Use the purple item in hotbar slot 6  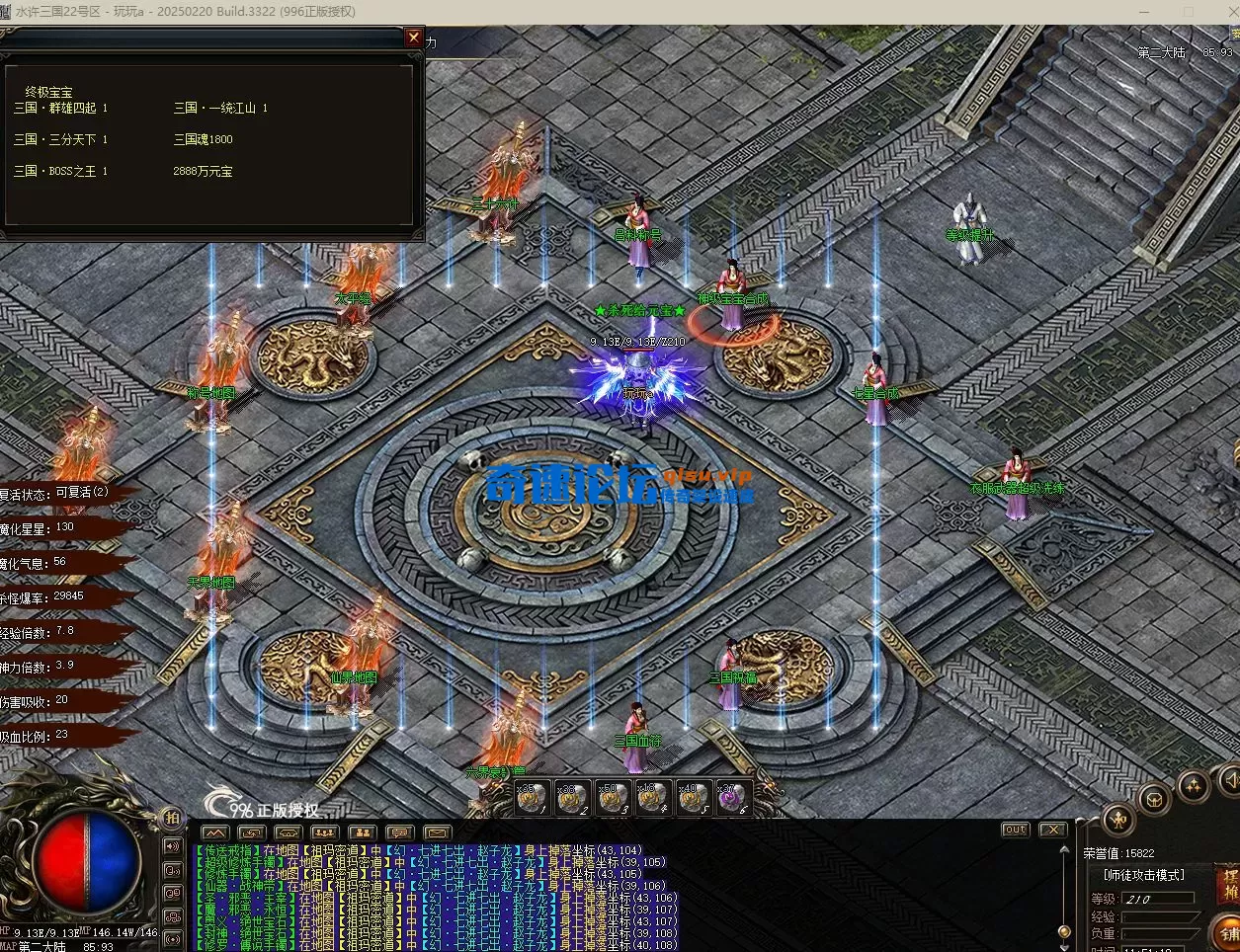click(x=730, y=798)
